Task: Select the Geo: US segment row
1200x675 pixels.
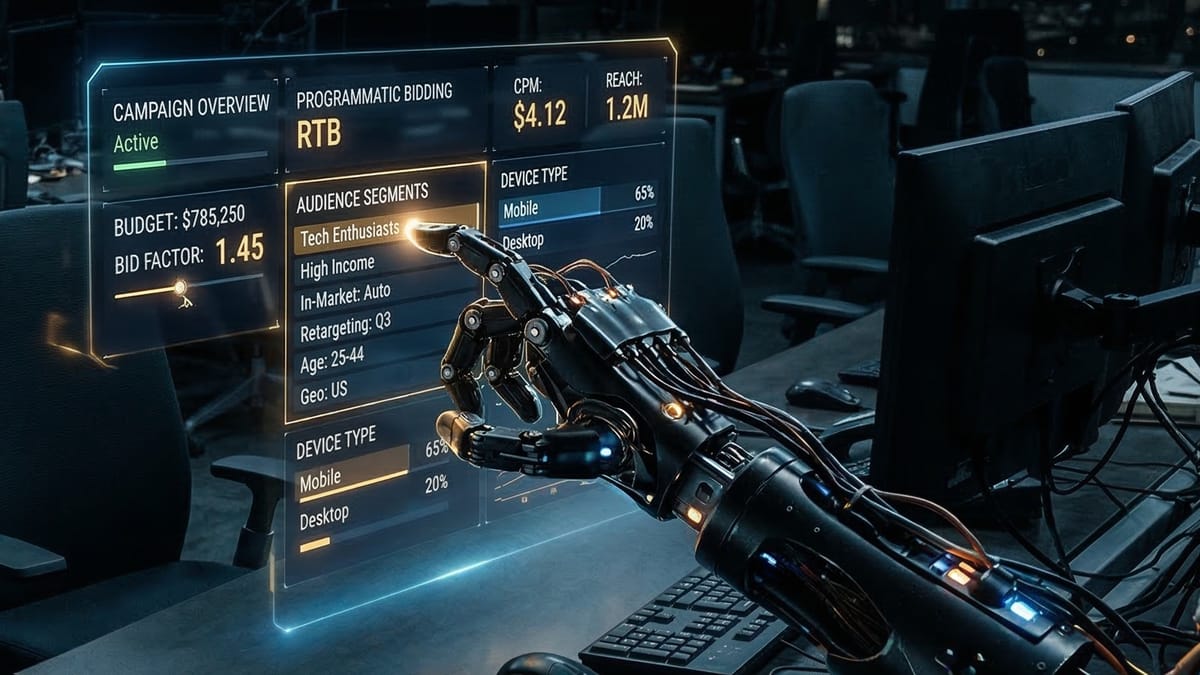Action: click(x=323, y=391)
